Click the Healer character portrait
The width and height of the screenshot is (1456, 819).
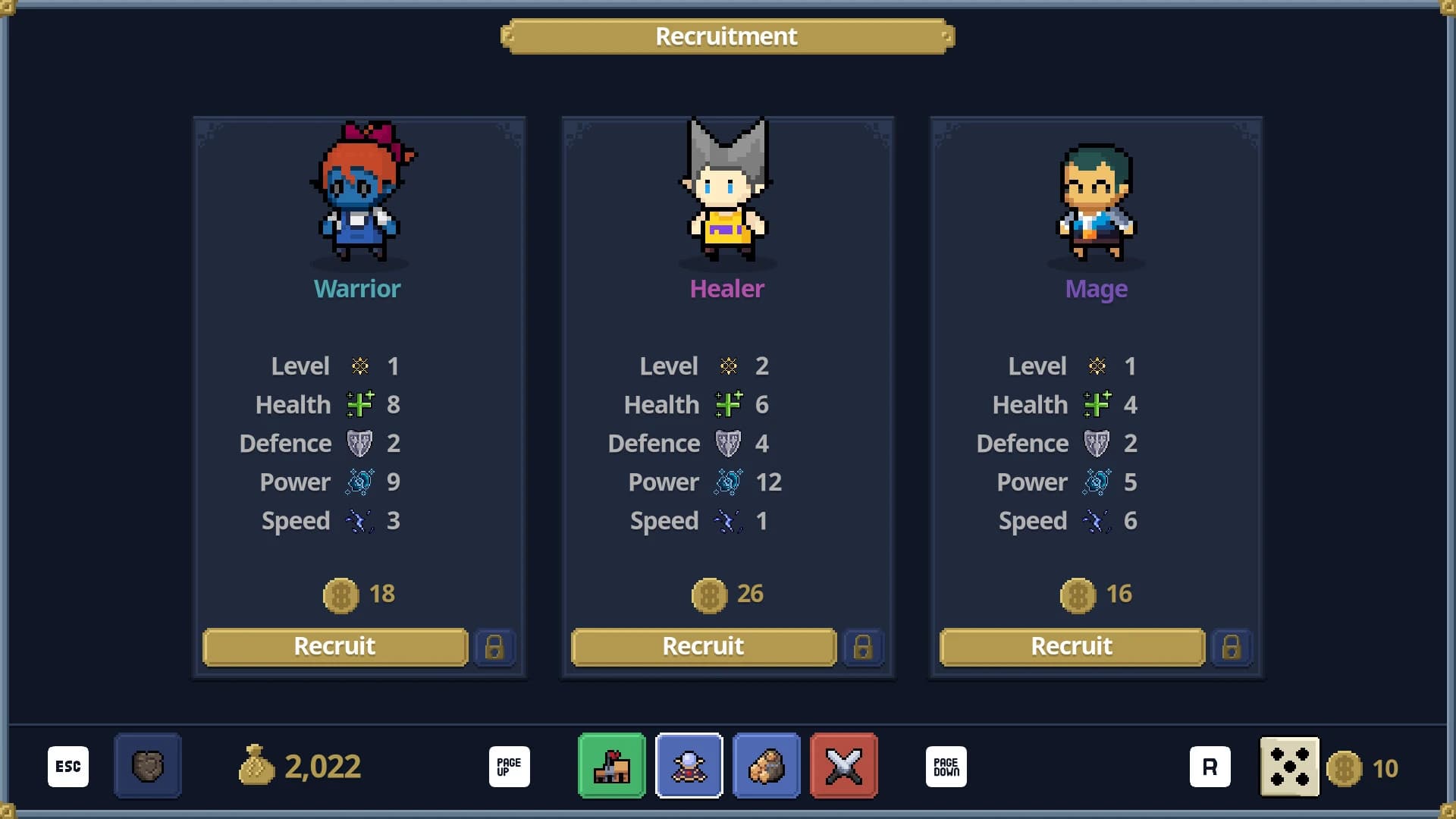pyautogui.click(x=727, y=193)
